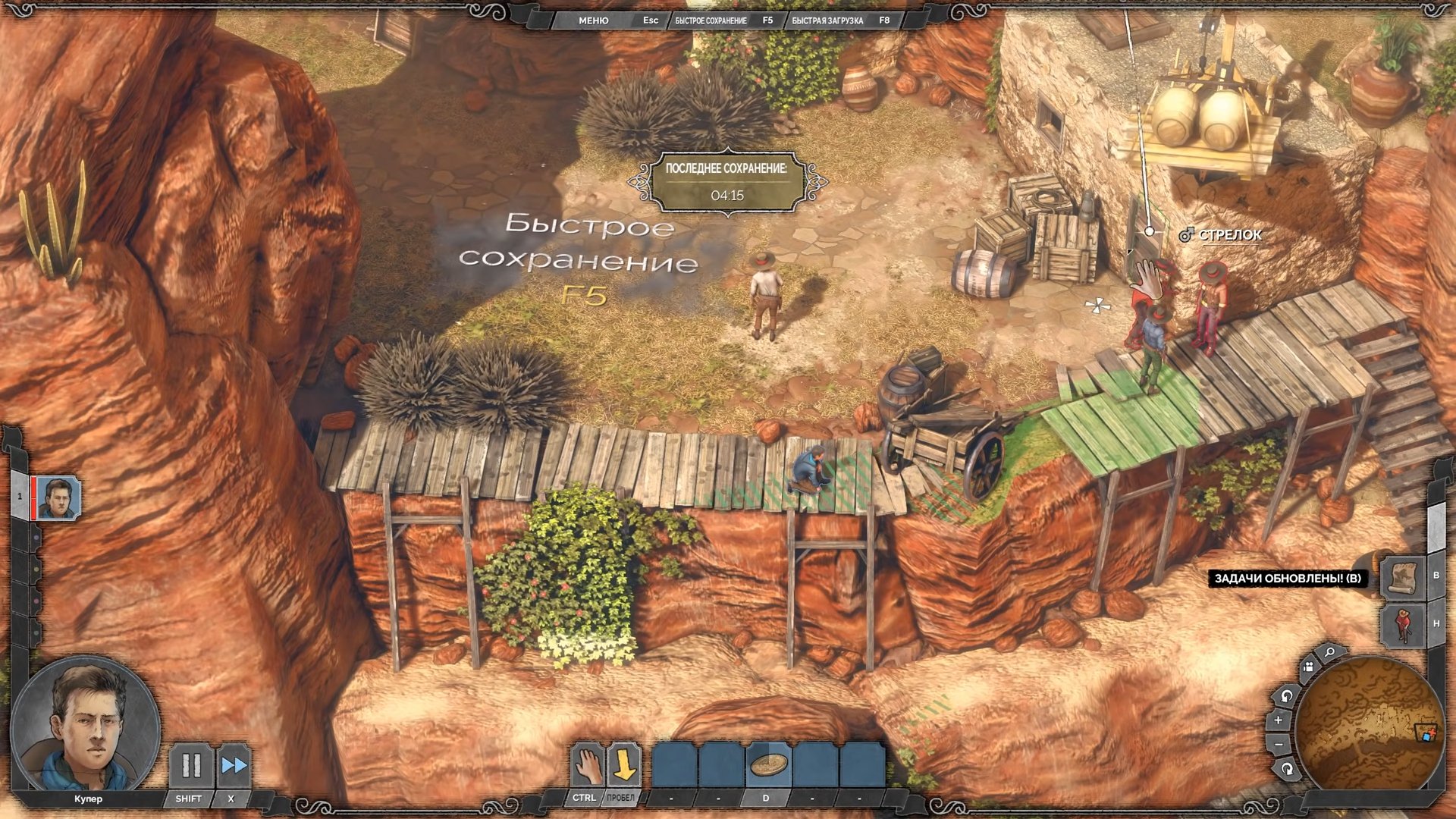Open the МЕНЮ menu button

[593, 20]
